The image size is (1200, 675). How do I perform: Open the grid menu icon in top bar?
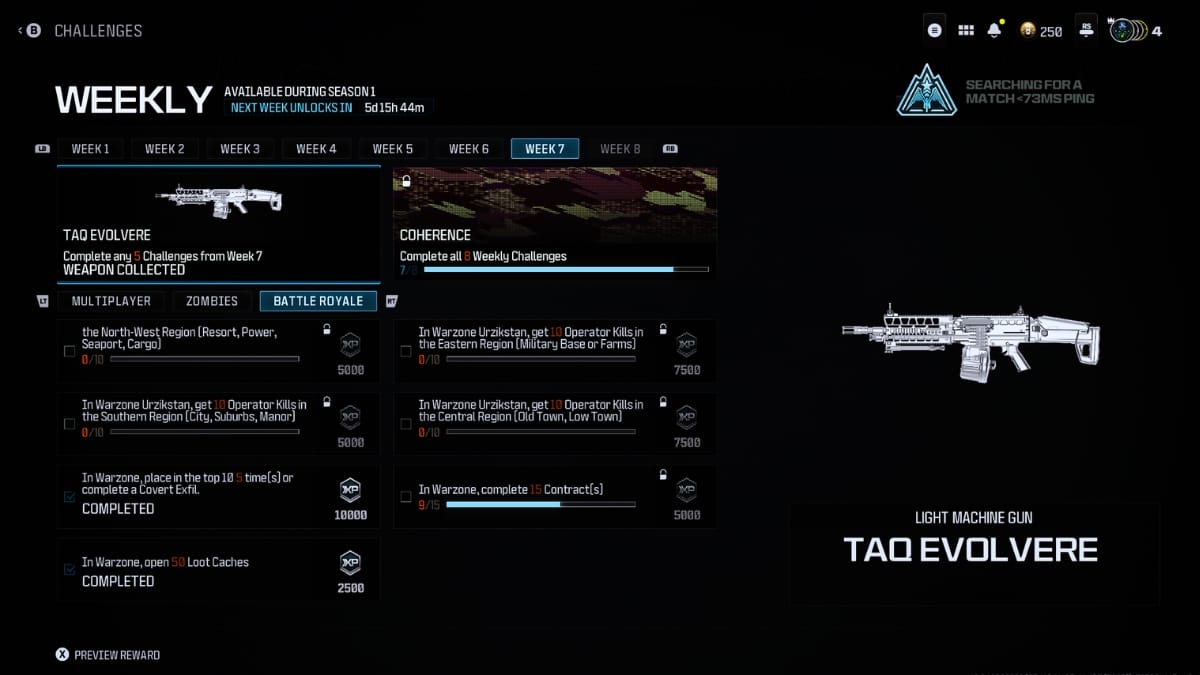pyautogui.click(x=965, y=31)
